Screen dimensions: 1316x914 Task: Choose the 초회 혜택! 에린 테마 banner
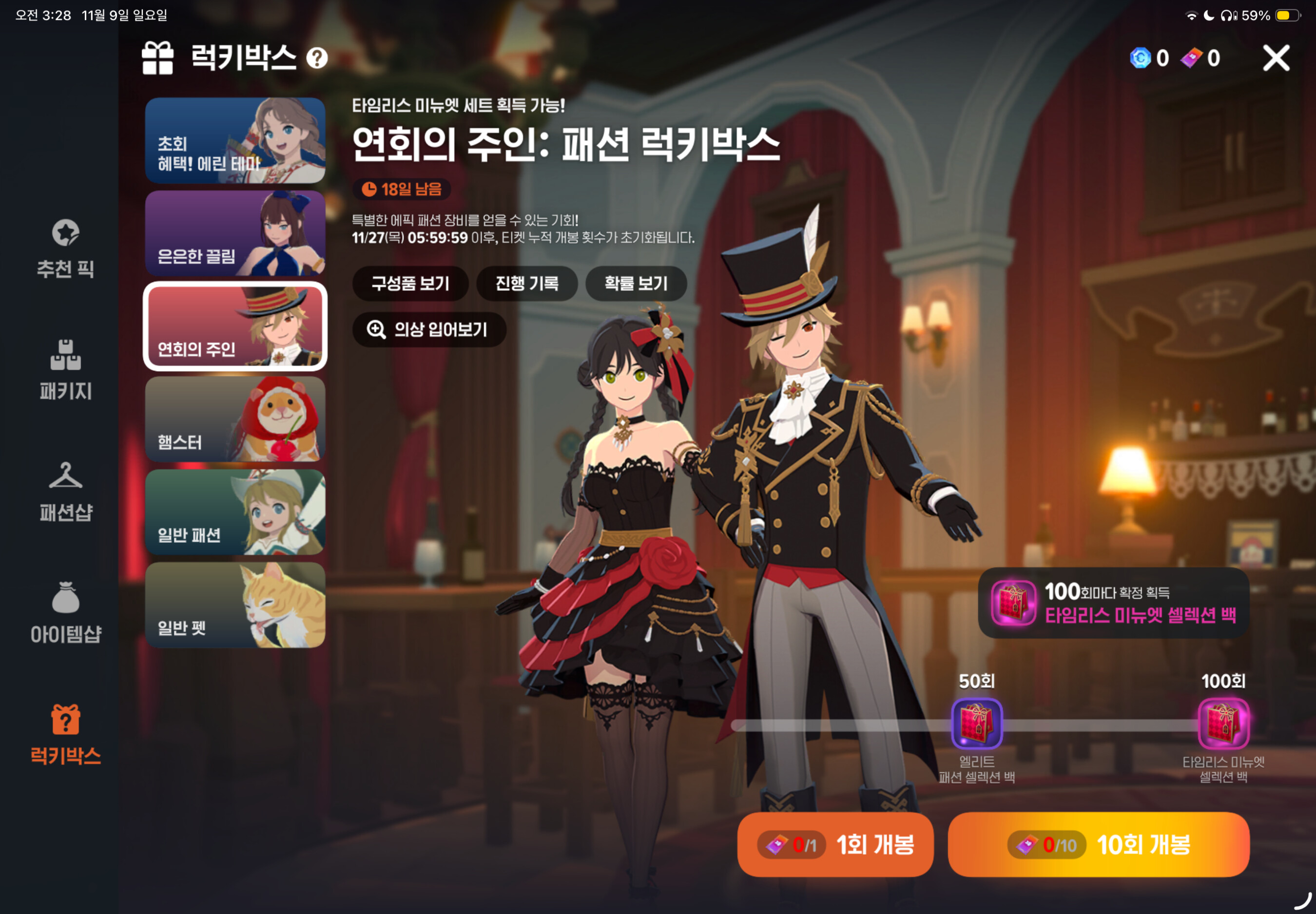coord(235,140)
